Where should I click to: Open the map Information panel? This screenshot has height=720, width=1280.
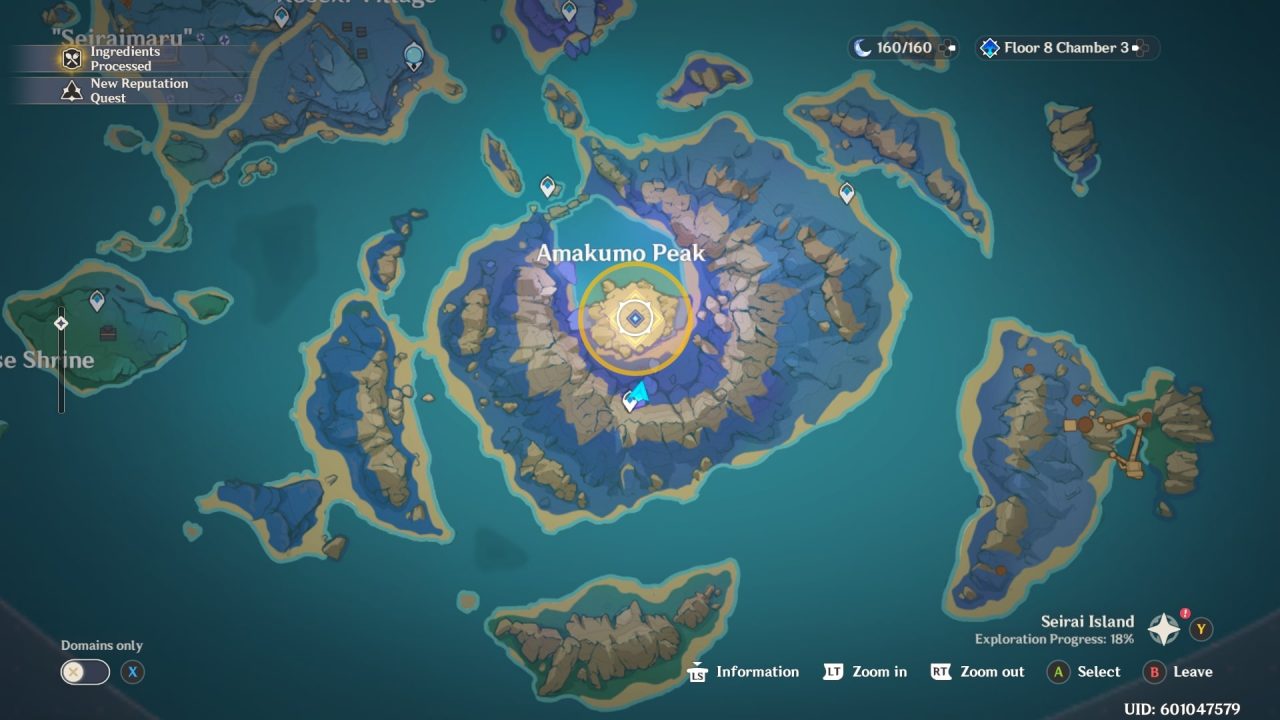click(743, 672)
